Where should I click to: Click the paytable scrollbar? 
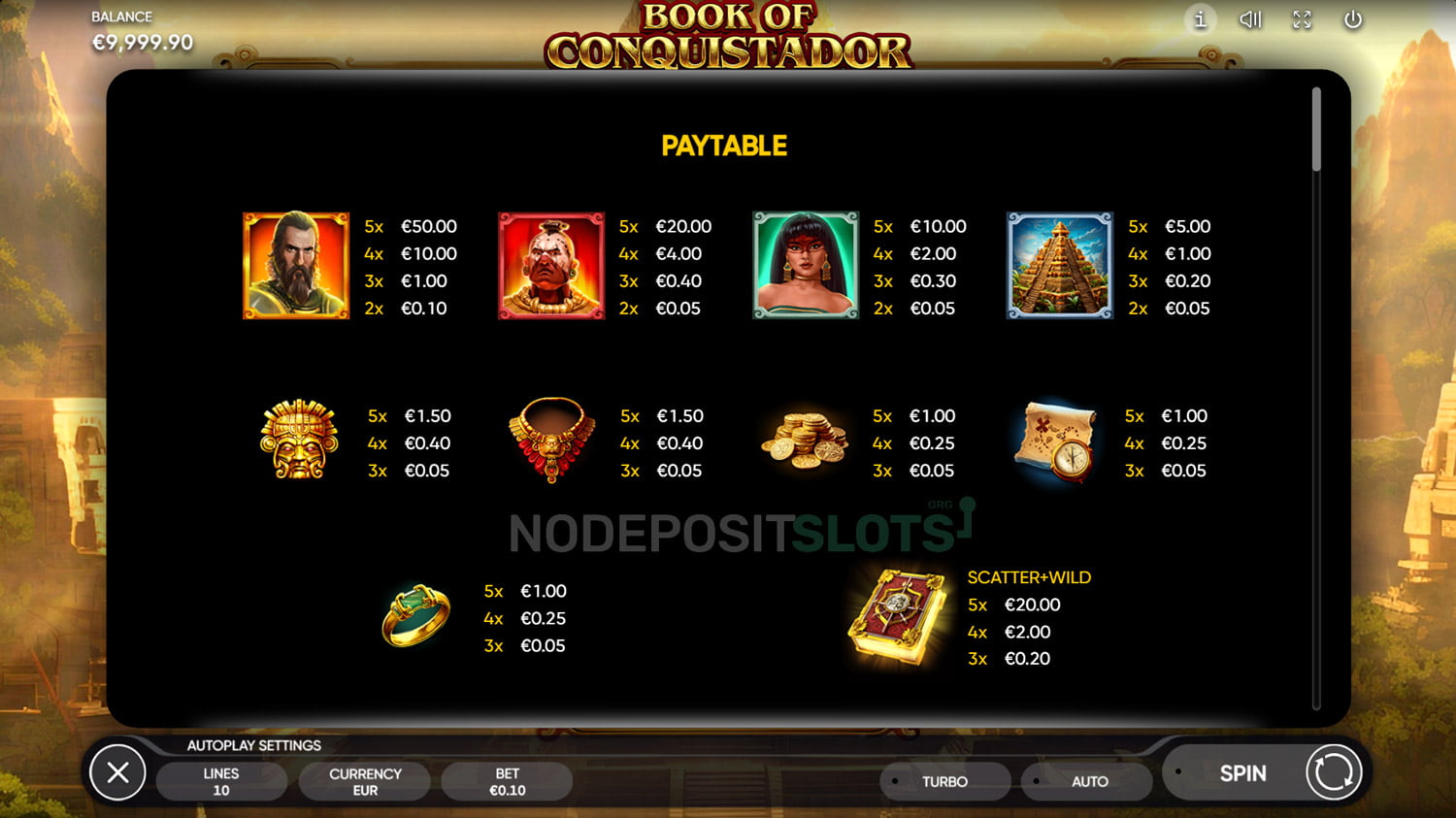pos(1316,130)
